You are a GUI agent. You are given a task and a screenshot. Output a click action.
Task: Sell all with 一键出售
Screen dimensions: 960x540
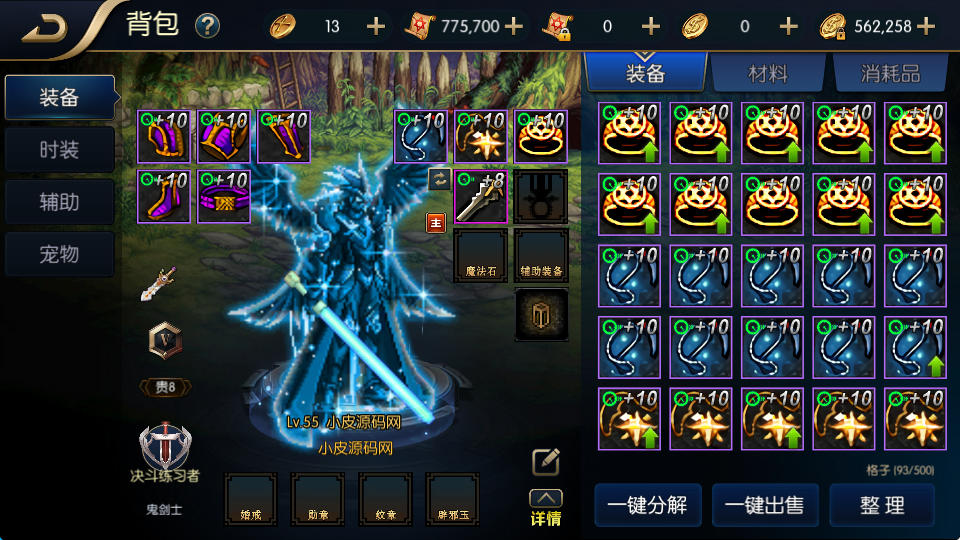click(x=765, y=505)
